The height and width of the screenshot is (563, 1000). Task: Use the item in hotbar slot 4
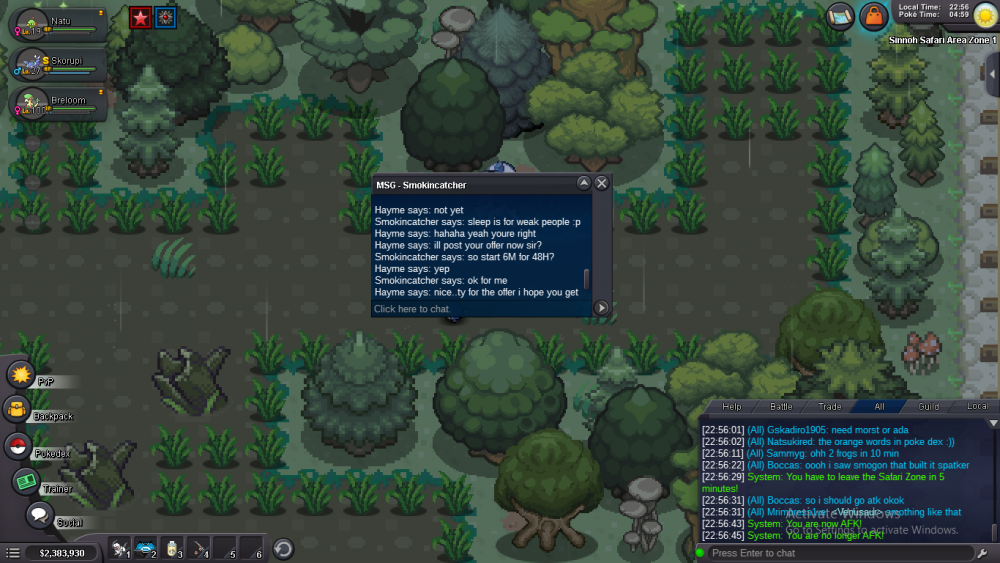tap(200, 549)
